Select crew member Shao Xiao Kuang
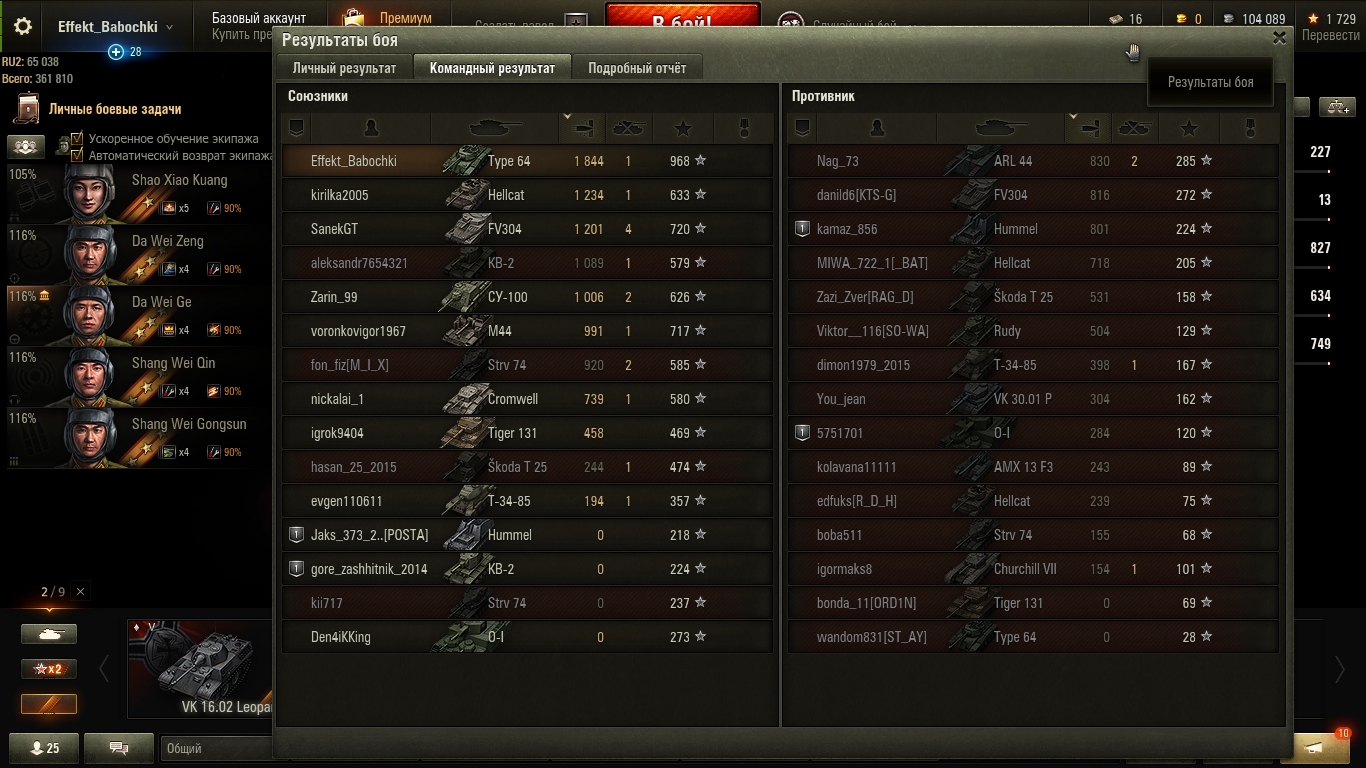Image resolution: width=1366 pixels, height=768 pixels. 140,193
